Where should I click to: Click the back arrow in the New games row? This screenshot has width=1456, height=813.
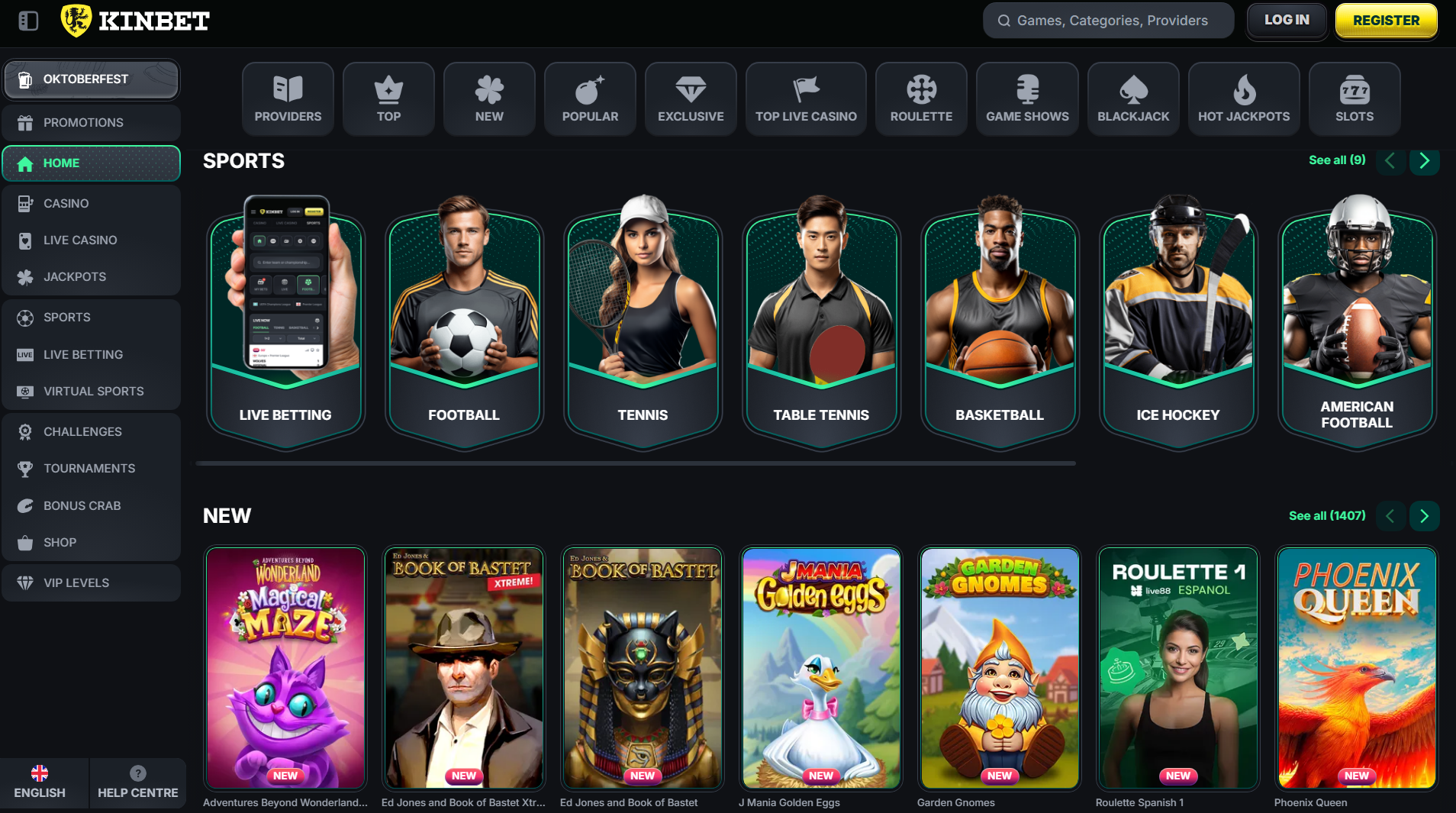pyautogui.click(x=1390, y=516)
